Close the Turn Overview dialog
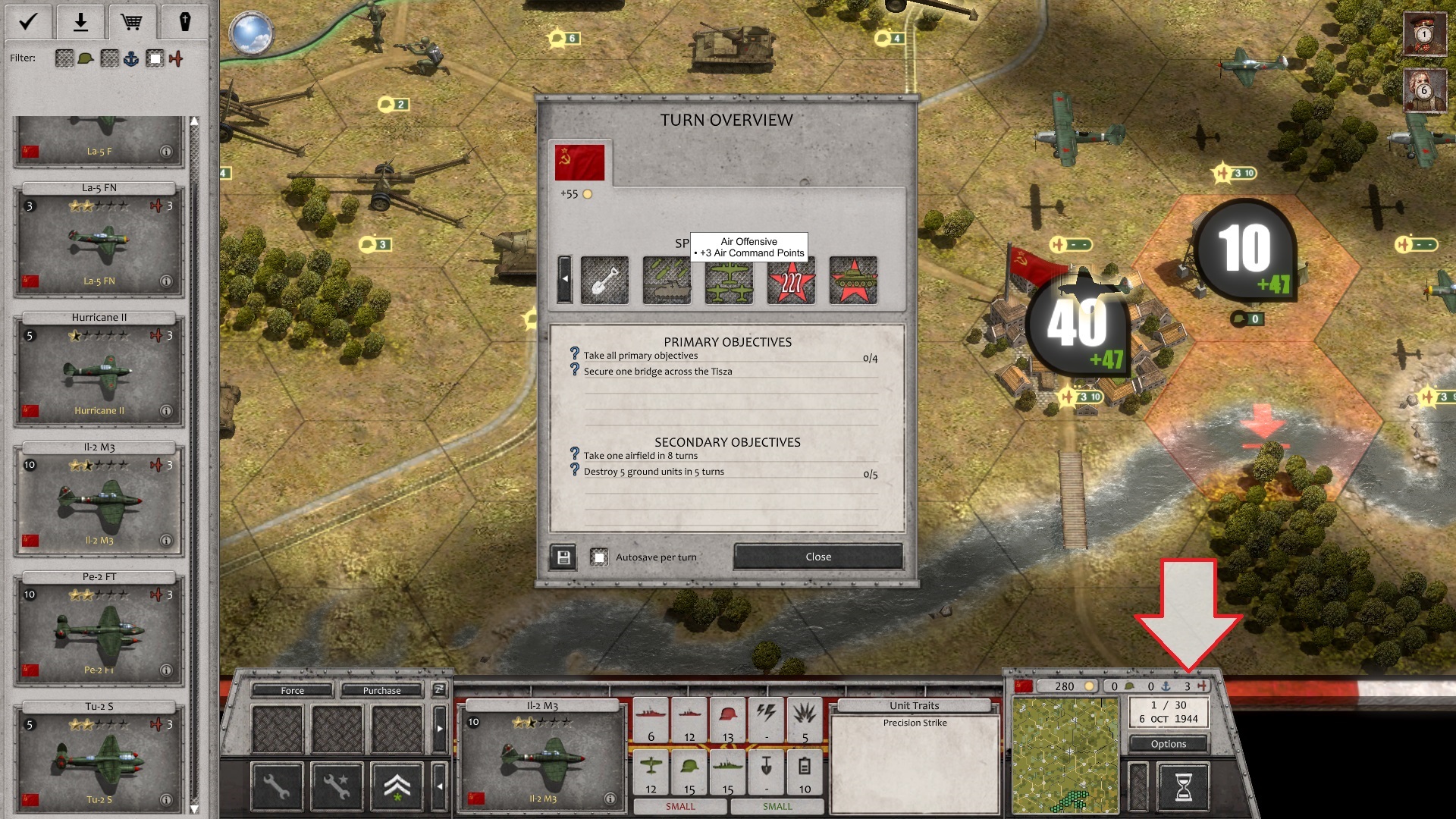 tap(817, 557)
